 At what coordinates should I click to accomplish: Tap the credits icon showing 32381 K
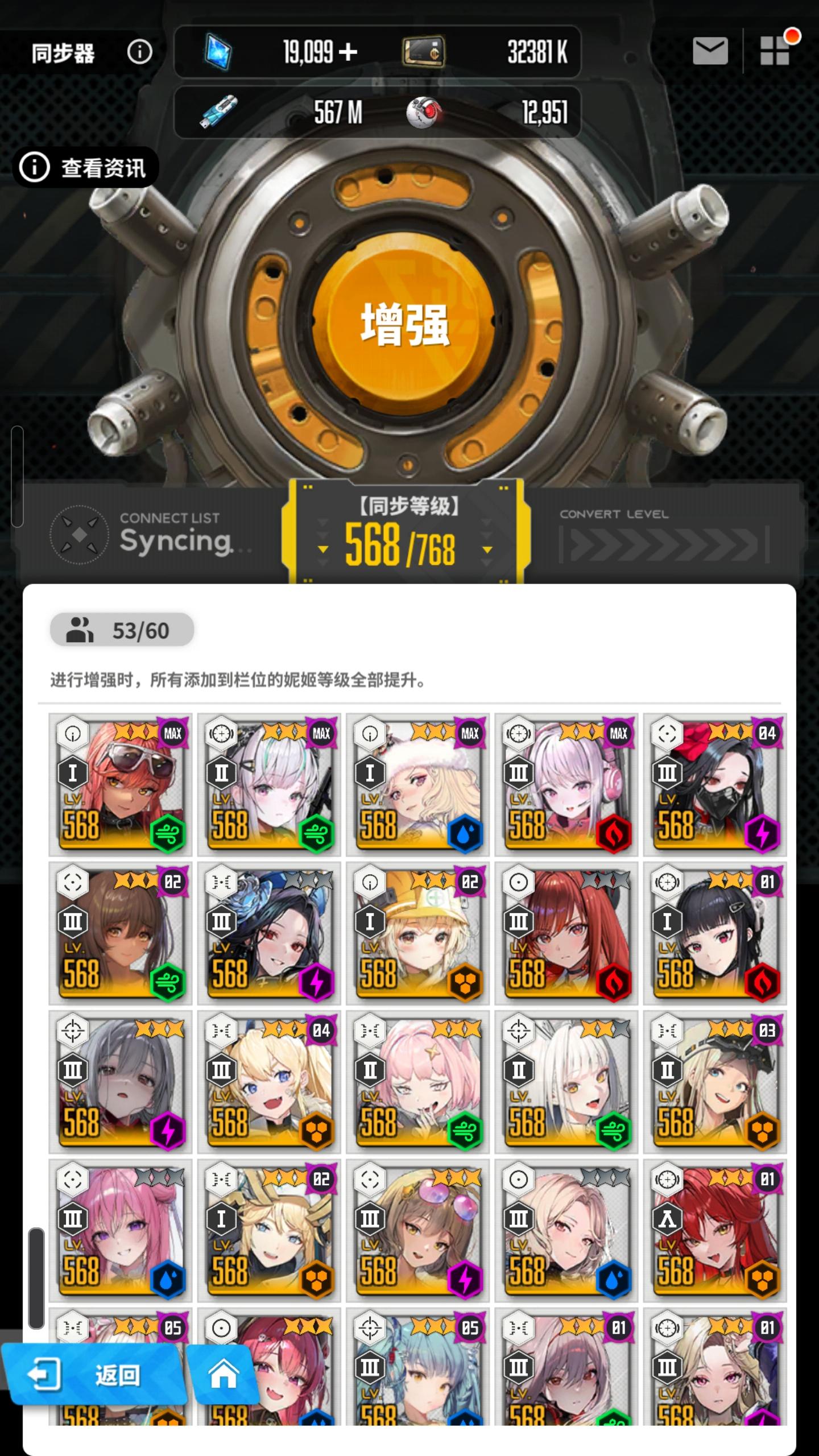click(424, 52)
